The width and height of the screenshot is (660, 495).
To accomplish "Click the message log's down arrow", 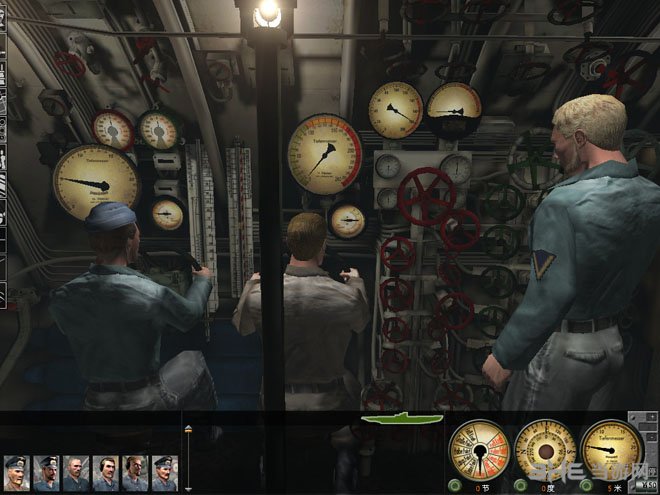I will click(x=190, y=489).
